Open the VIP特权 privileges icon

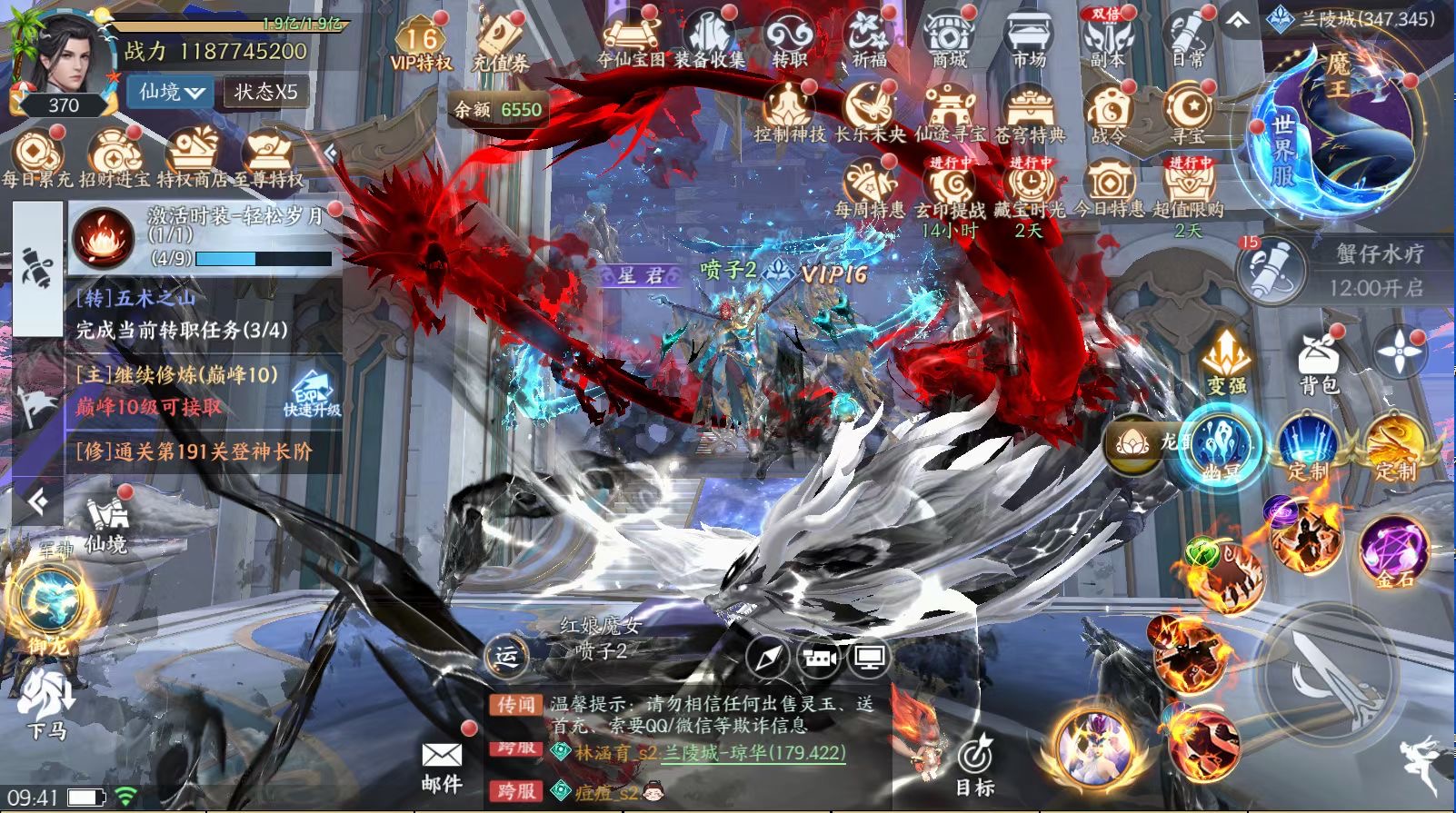(x=420, y=44)
